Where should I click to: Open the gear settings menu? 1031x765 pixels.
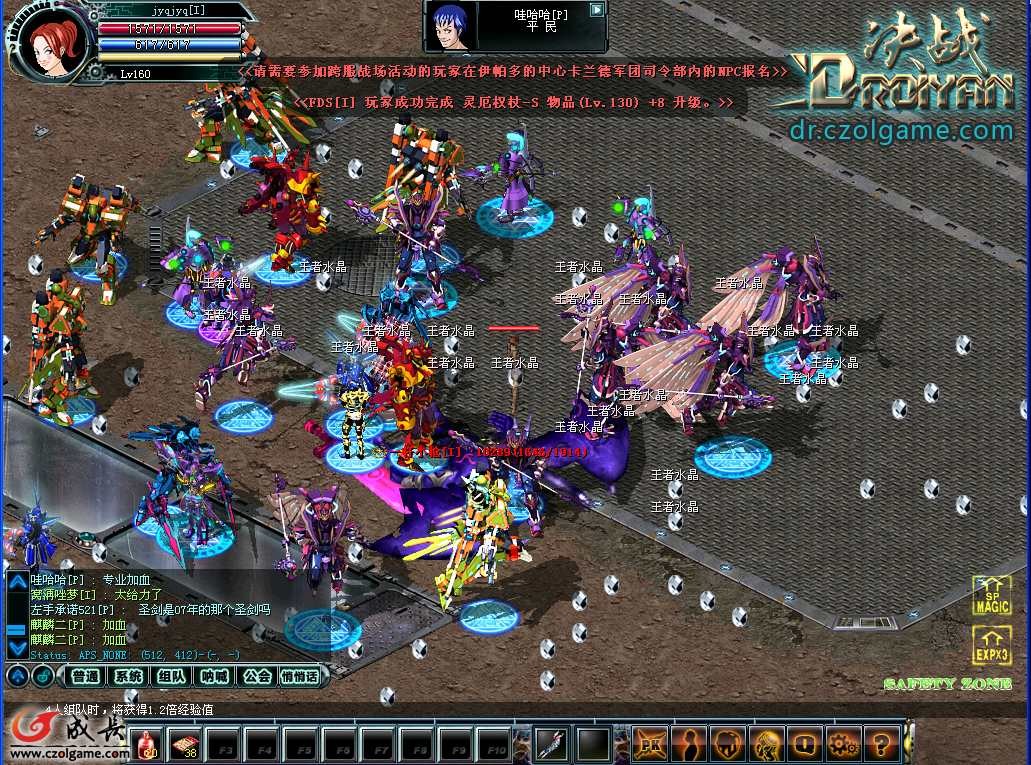843,744
